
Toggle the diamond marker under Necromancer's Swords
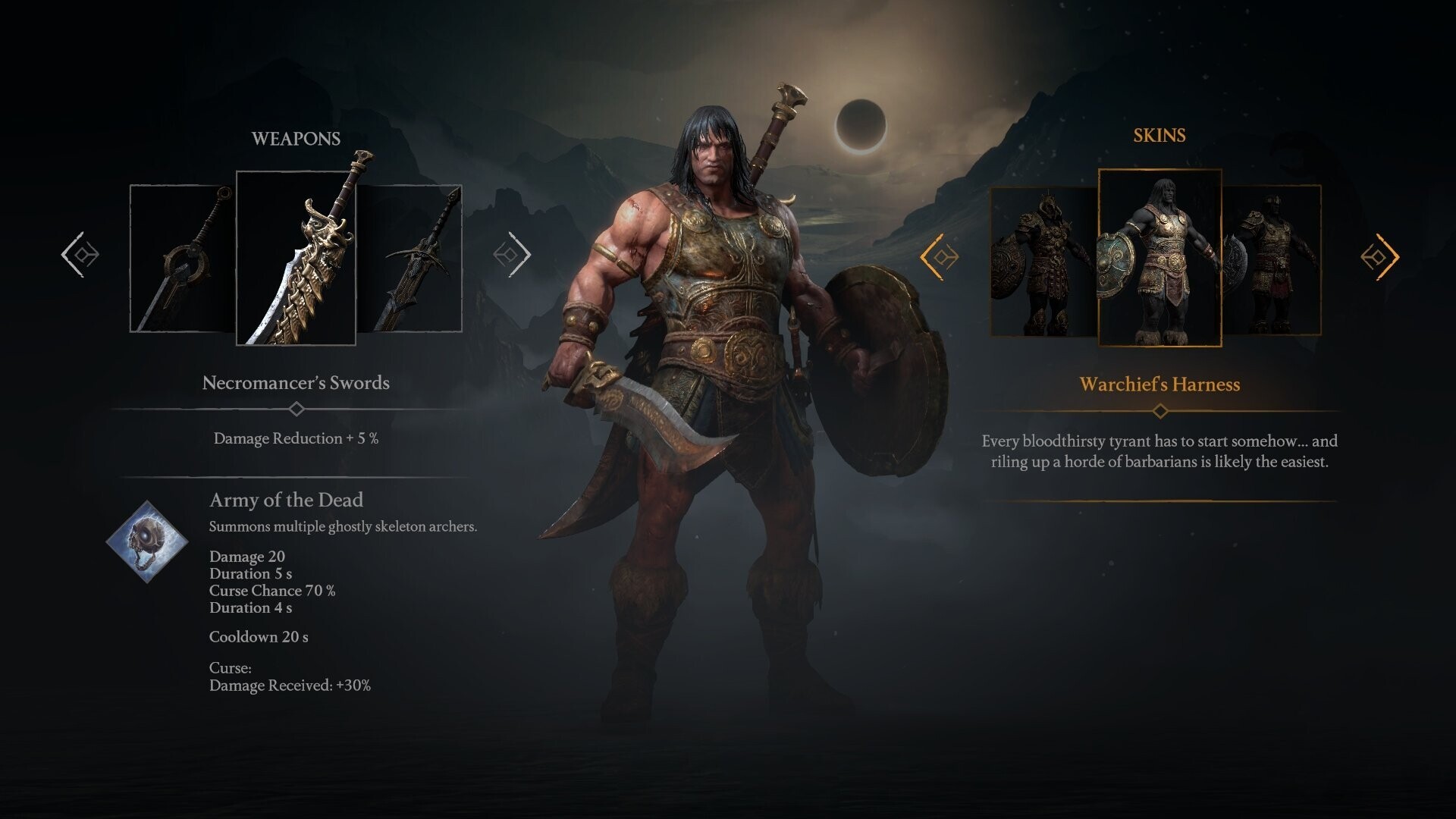296,407
